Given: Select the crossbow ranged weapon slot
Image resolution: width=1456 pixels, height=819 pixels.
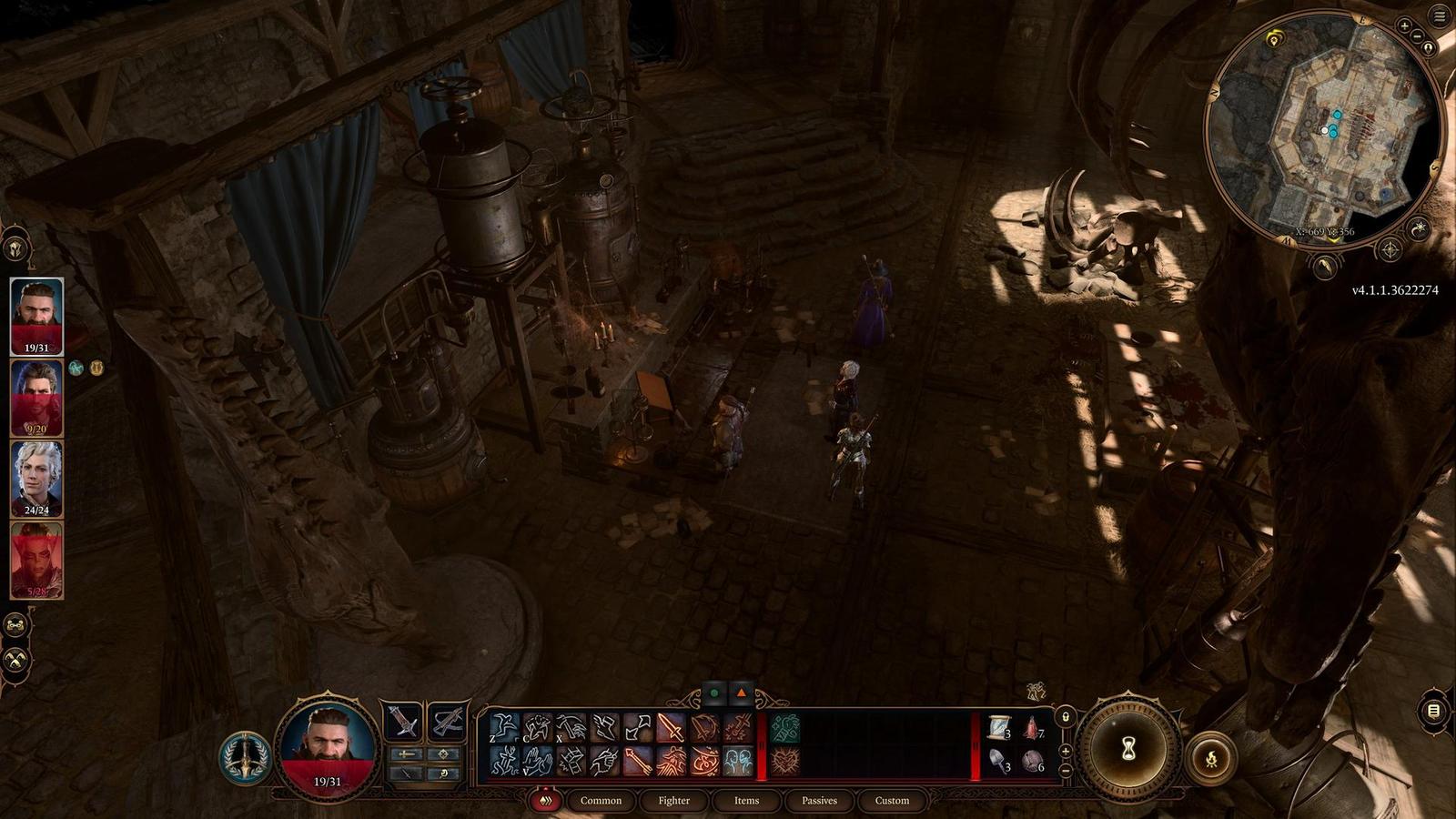Looking at the screenshot, I should (447, 723).
